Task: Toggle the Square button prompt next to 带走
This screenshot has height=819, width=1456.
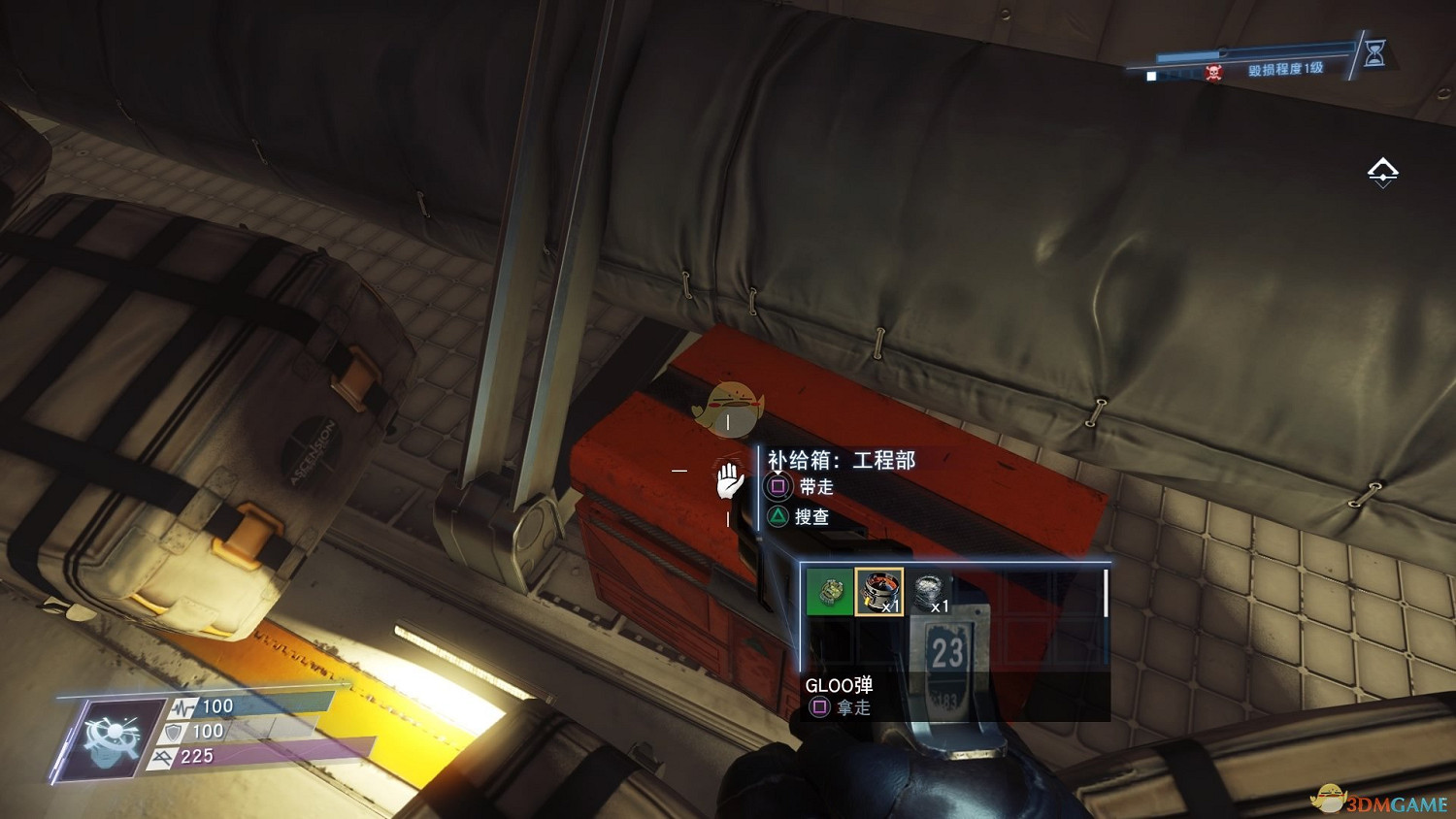Action: point(779,487)
